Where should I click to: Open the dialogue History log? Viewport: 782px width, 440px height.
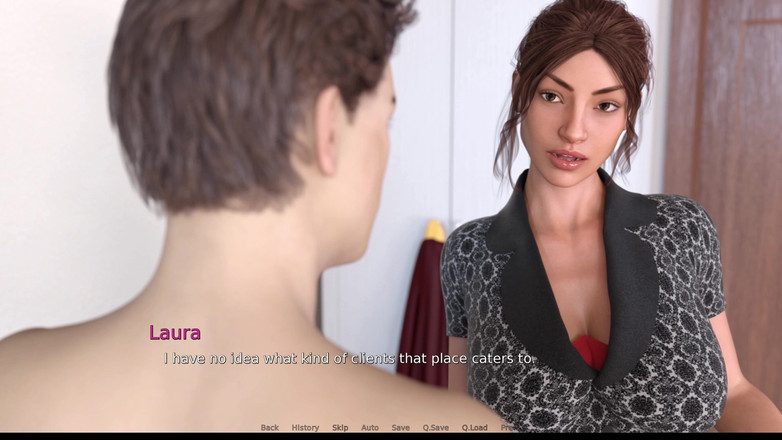click(x=305, y=428)
